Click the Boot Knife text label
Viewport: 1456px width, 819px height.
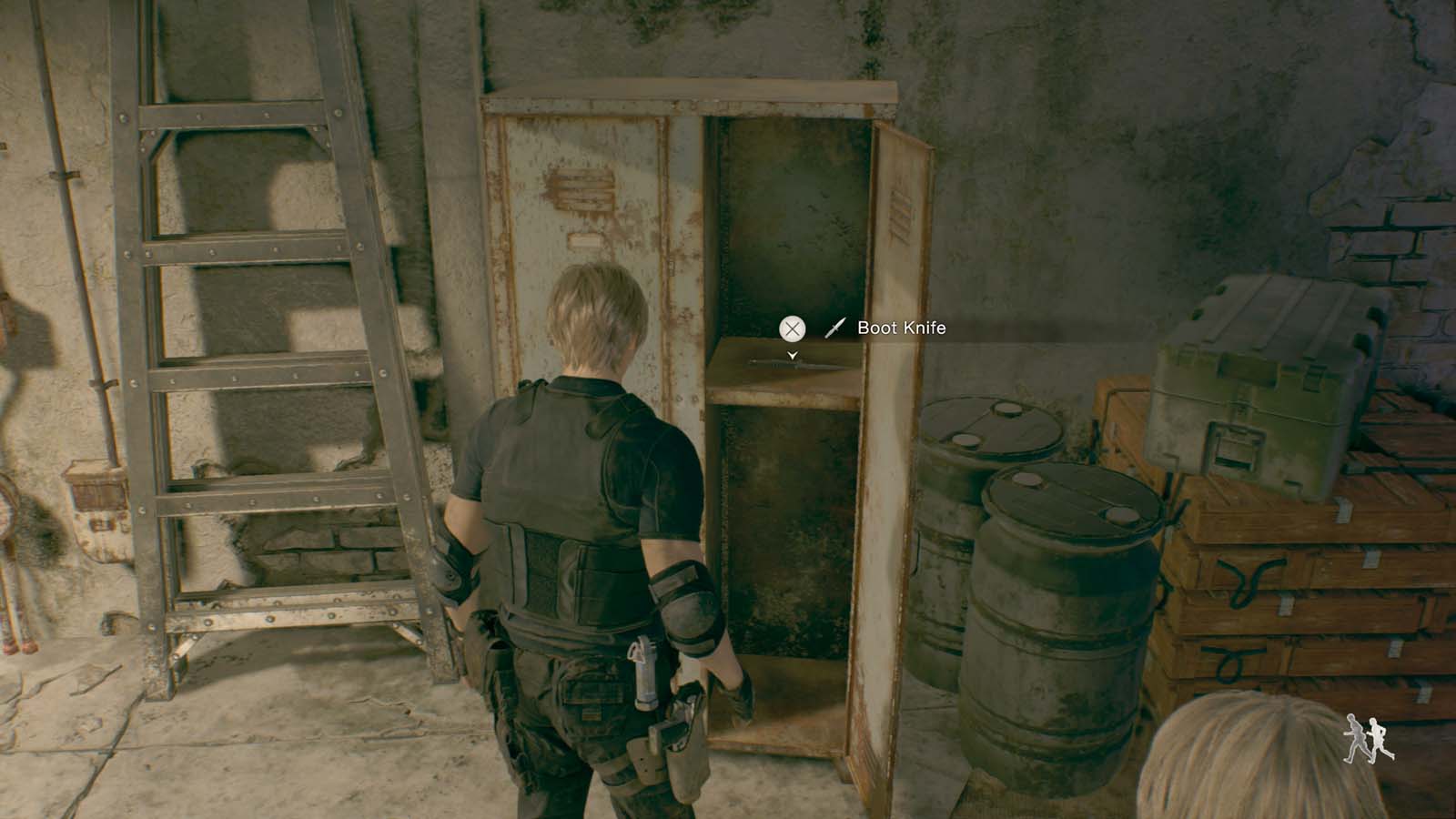(x=901, y=328)
